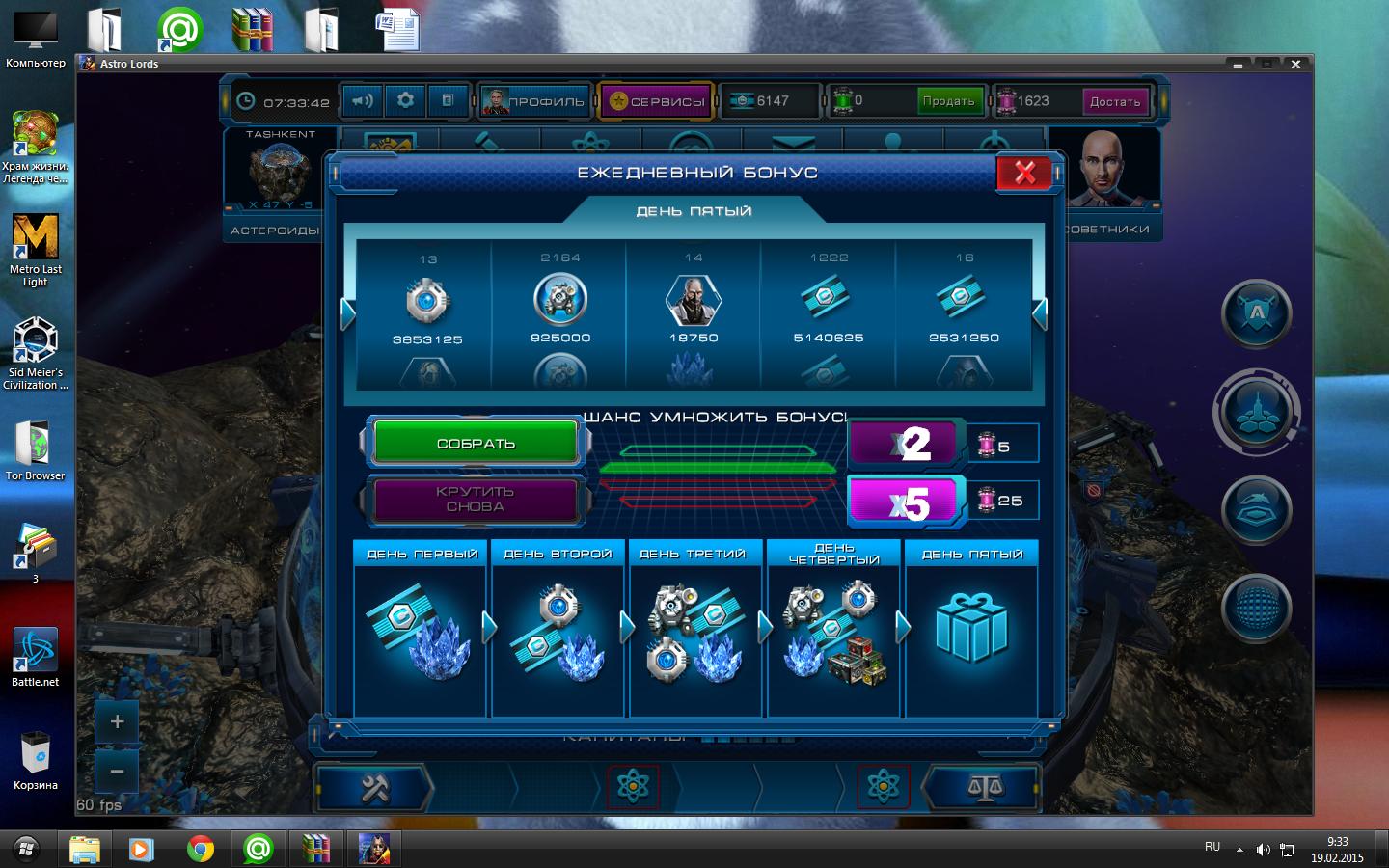Open the Сервисы services menu
1389x868 pixels.
656,101
